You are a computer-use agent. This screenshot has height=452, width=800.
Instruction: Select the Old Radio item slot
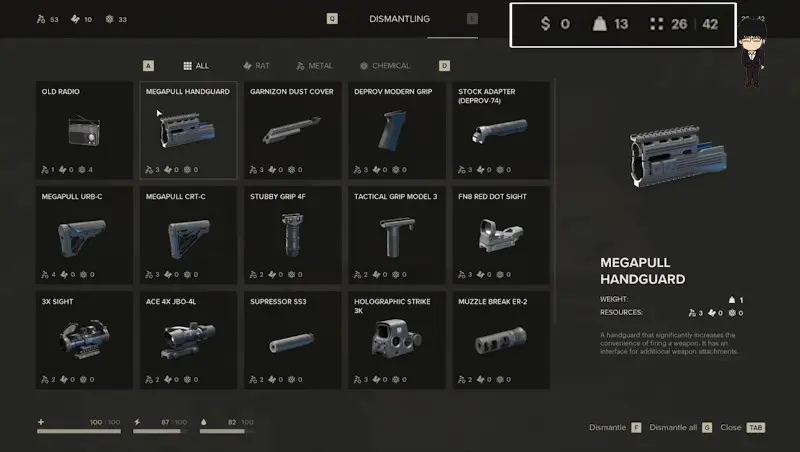(x=85, y=130)
